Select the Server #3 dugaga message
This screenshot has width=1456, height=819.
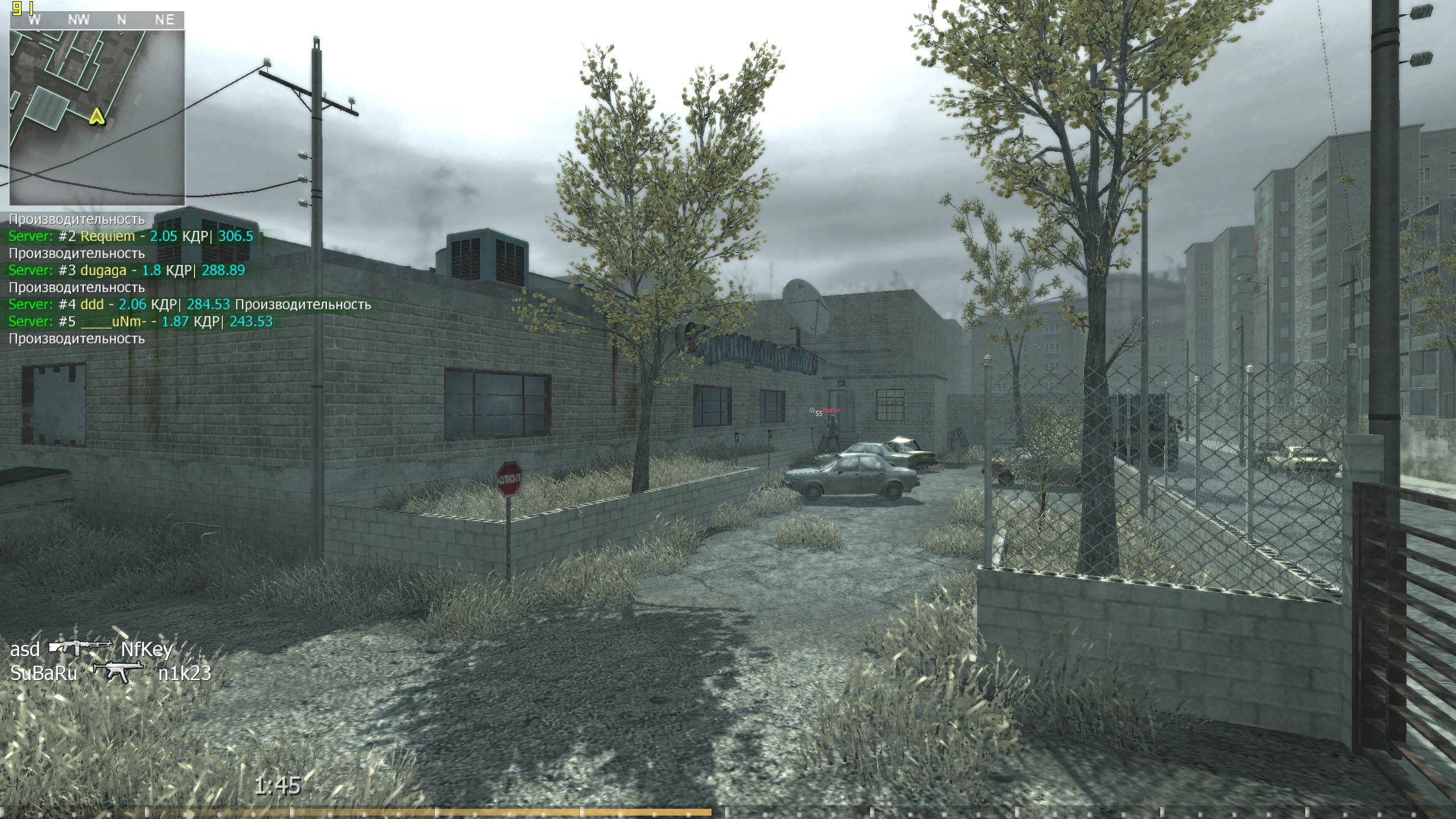coord(125,271)
